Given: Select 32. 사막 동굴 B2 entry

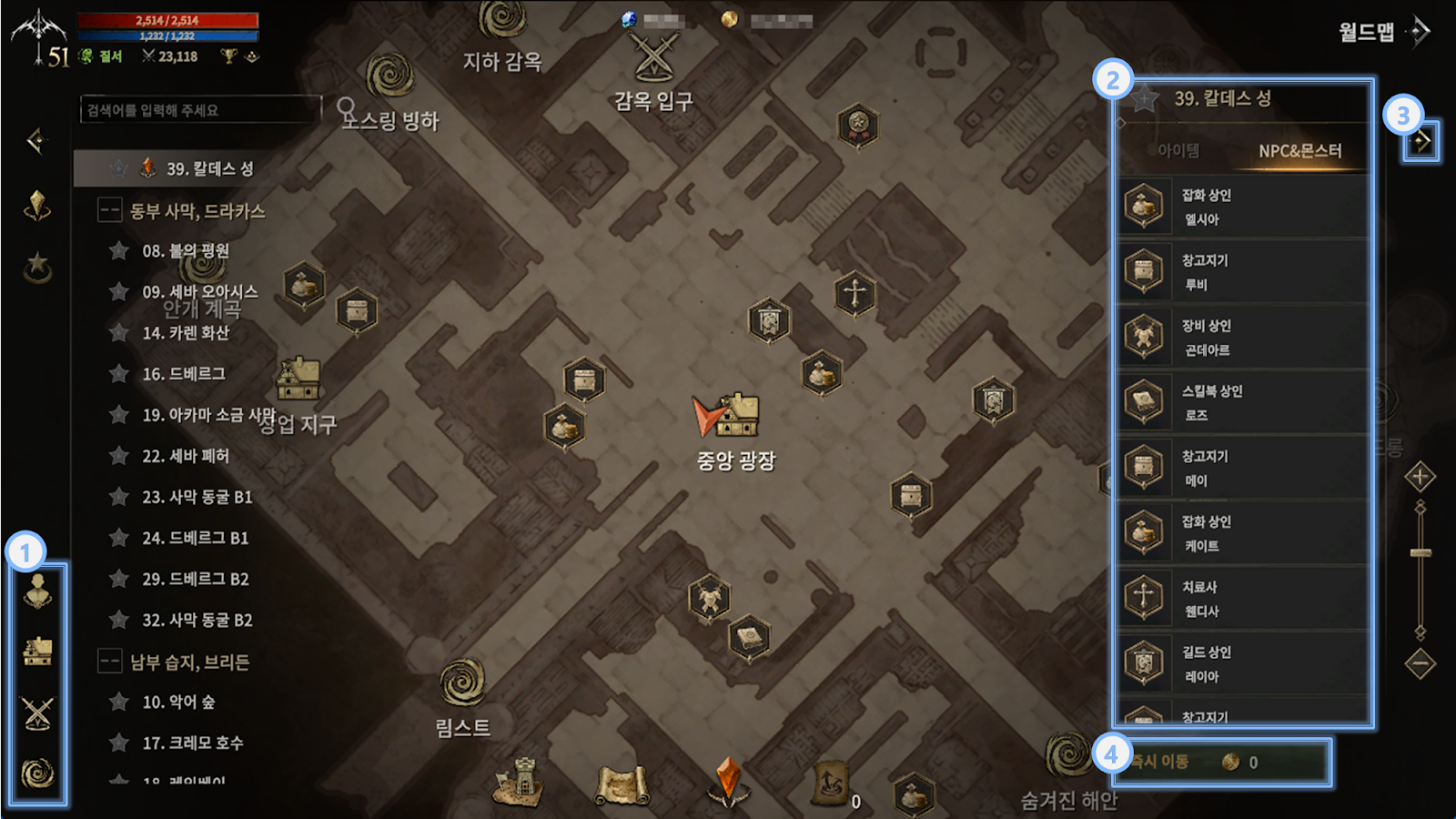Looking at the screenshot, I should click(197, 620).
